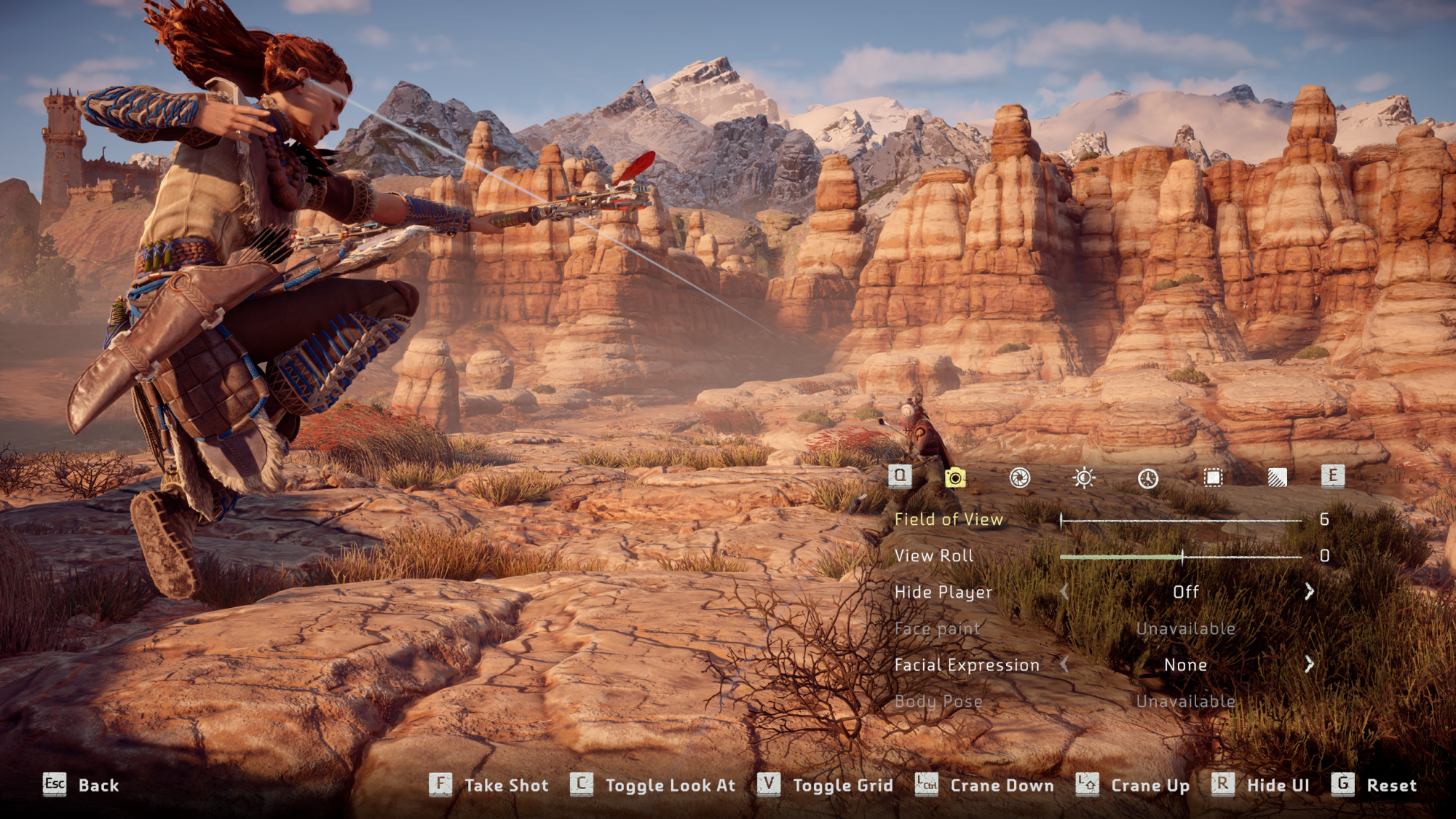Select the Hide Player row

(x=943, y=593)
